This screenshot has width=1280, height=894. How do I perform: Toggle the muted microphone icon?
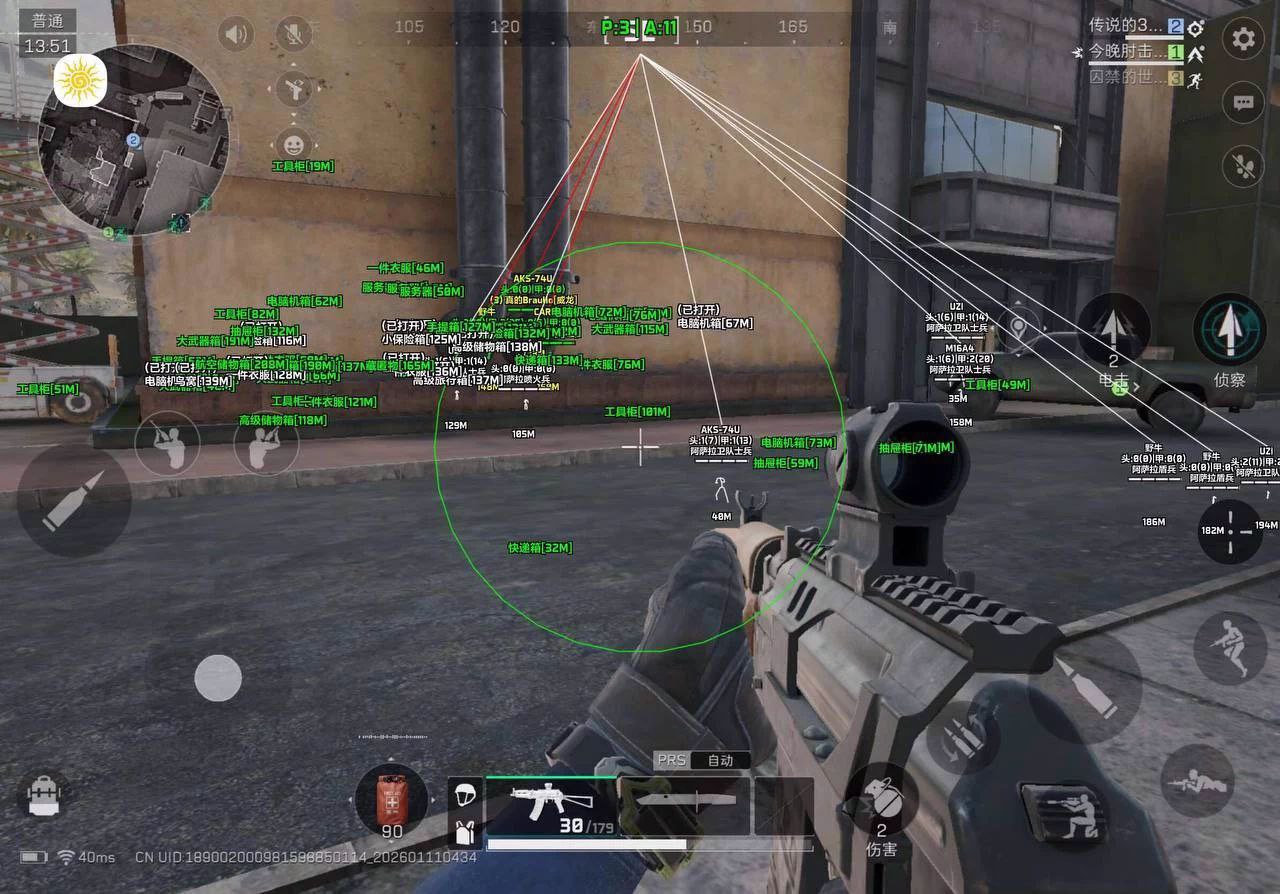[x=293, y=35]
